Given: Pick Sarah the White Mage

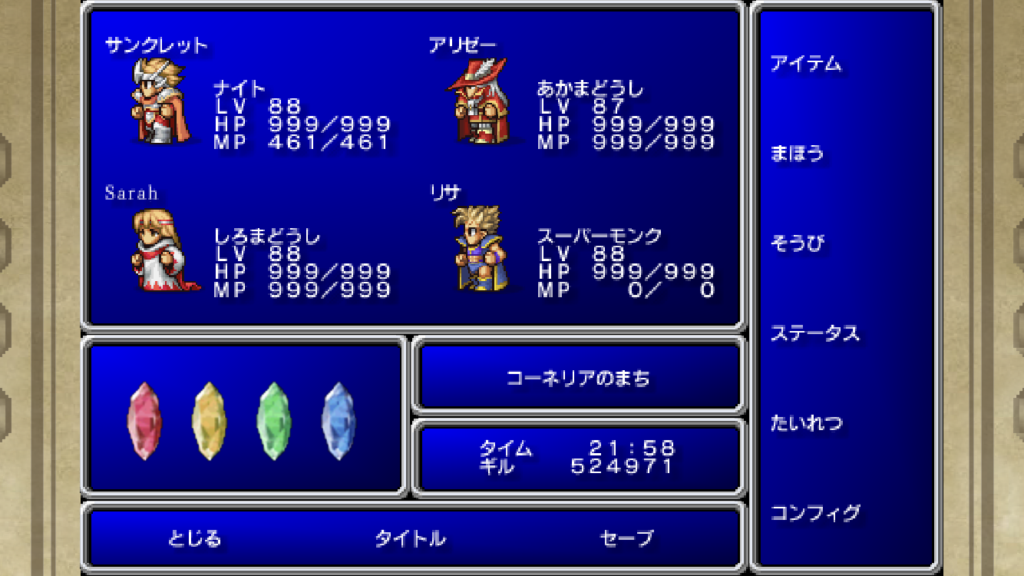Looking at the screenshot, I should point(160,250).
